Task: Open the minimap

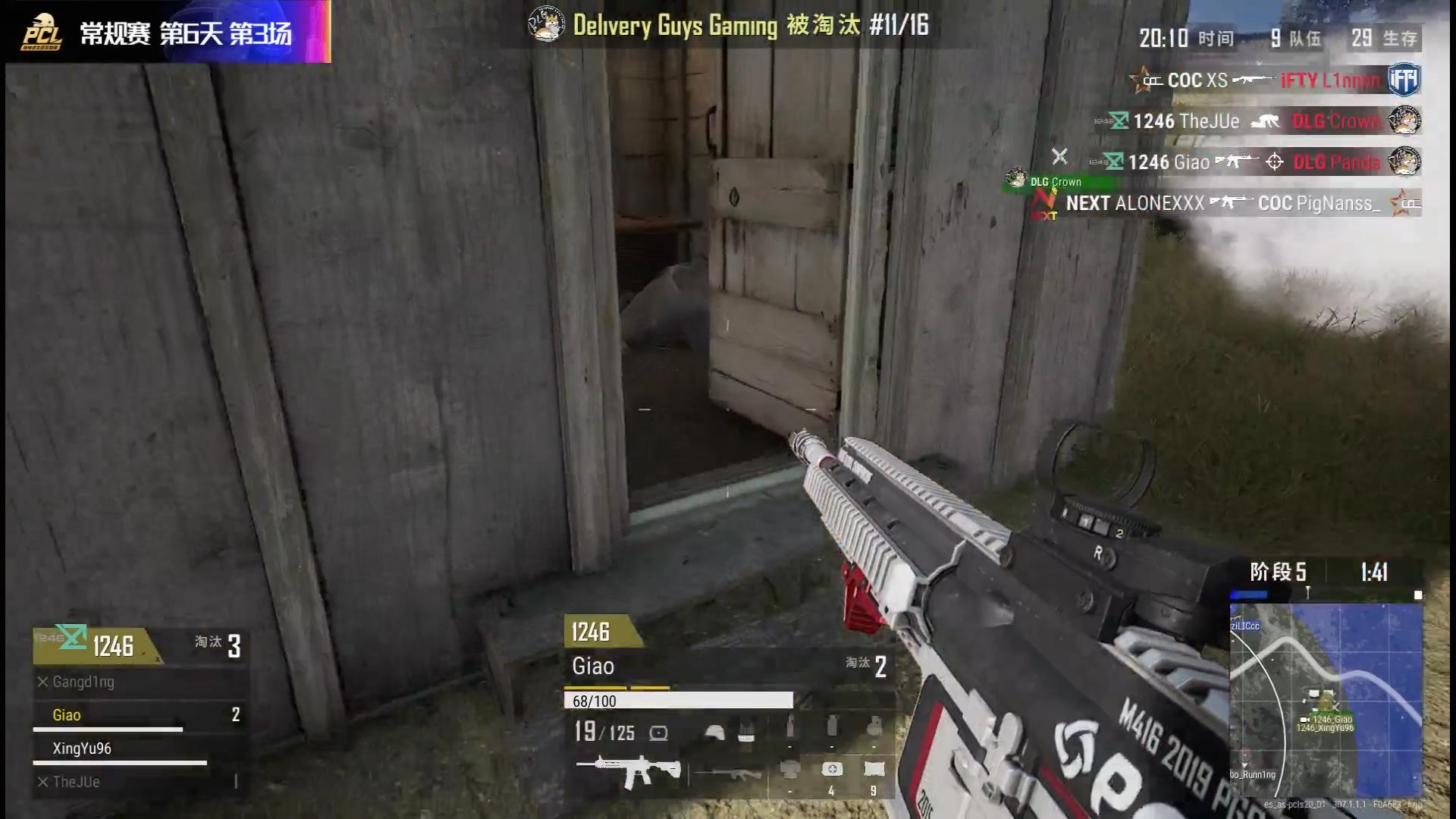Action: [1326, 698]
